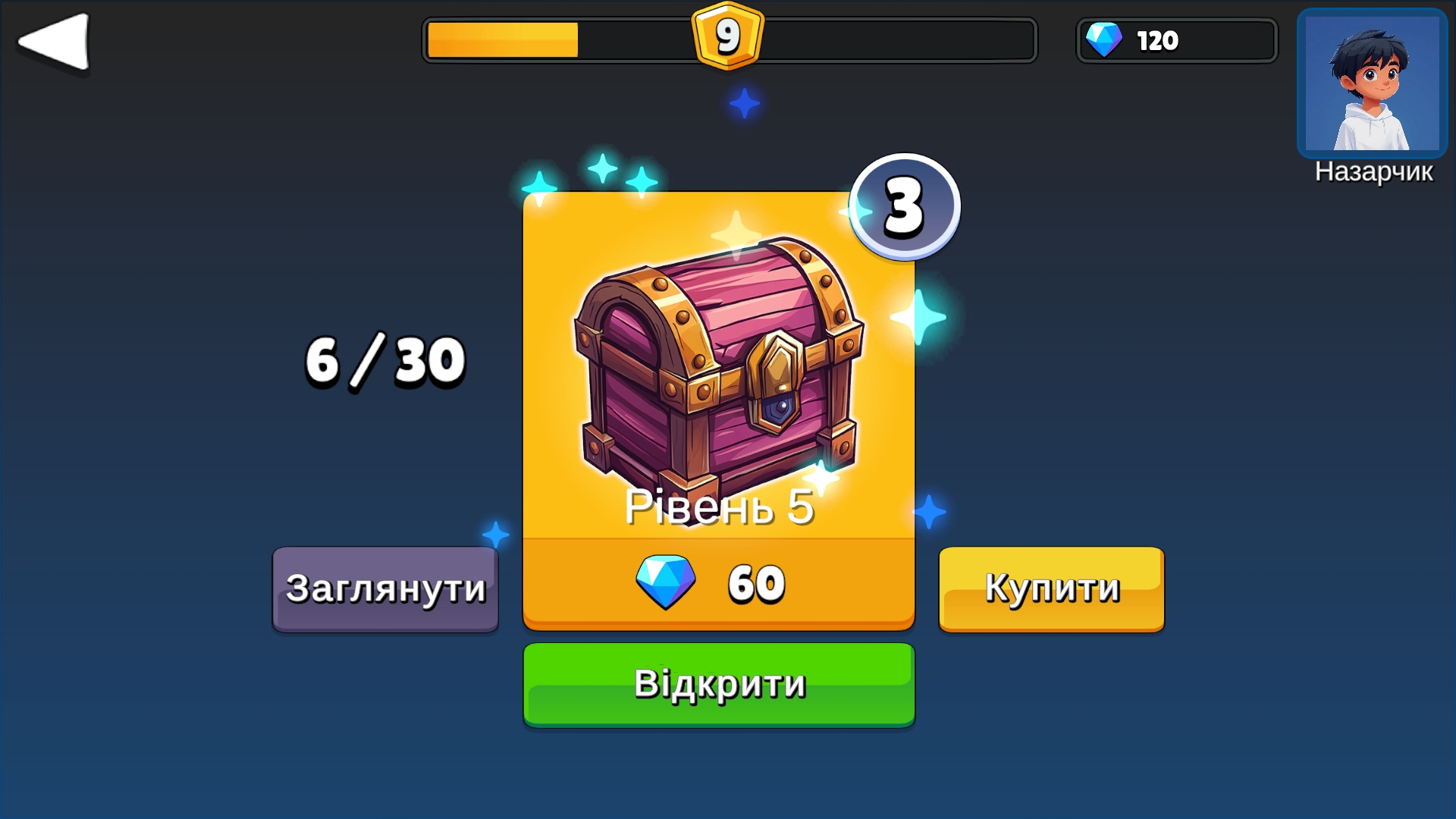This screenshot has width=1456, height=819.
Task: Open Назарчик player profile avatar
Action: 1372,83
